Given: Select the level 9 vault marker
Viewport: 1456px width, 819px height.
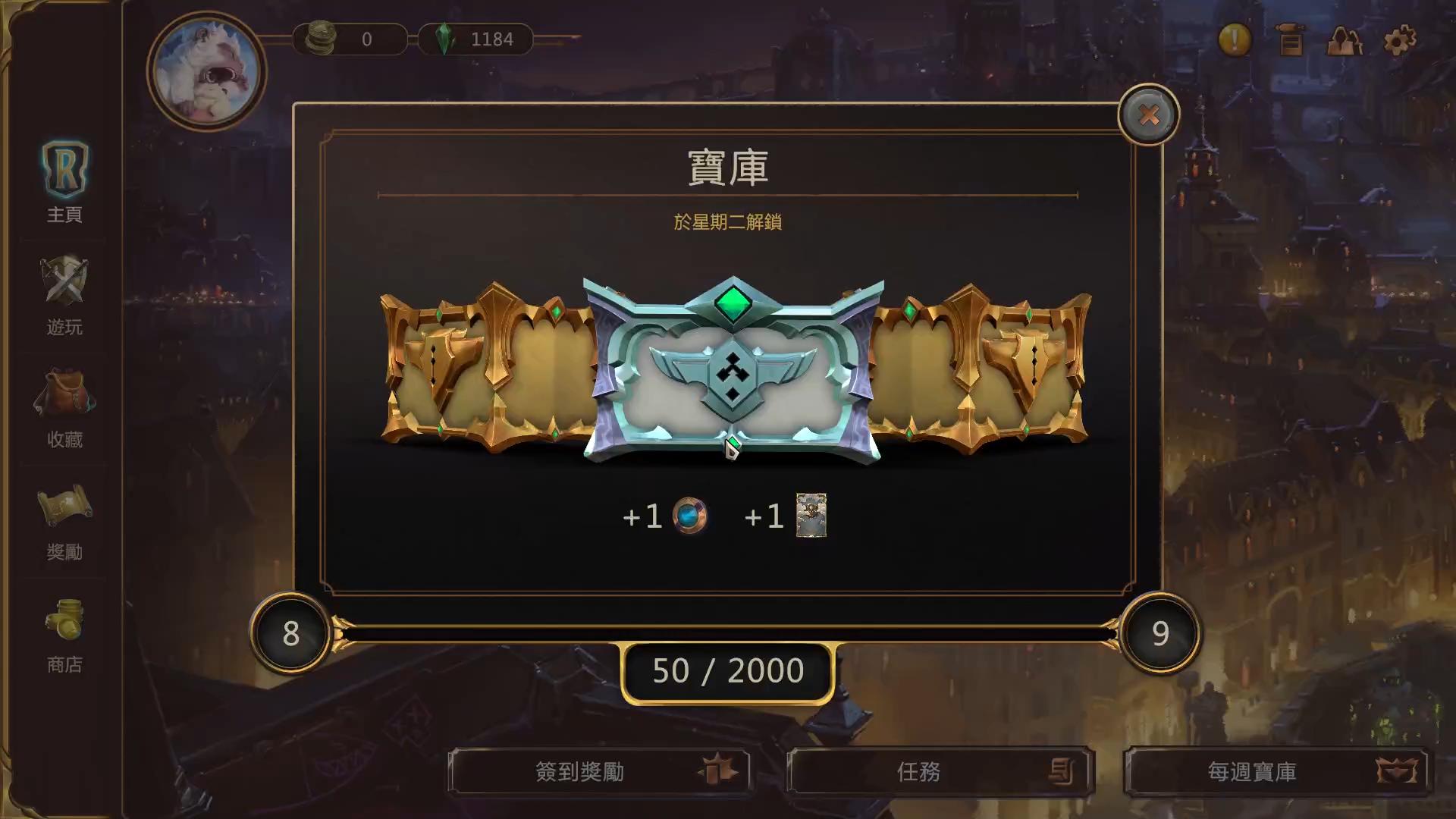Looking at the screenshot, I should (x=1160, y=635).
